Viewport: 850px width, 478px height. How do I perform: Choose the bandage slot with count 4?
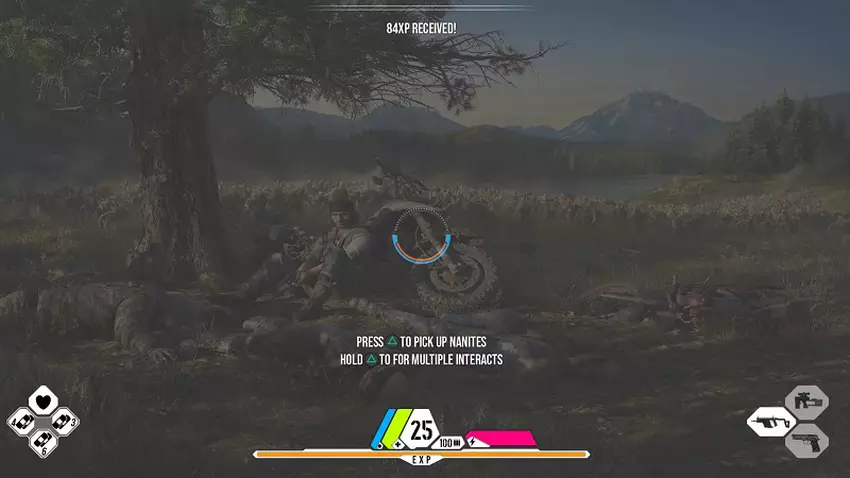23,421
